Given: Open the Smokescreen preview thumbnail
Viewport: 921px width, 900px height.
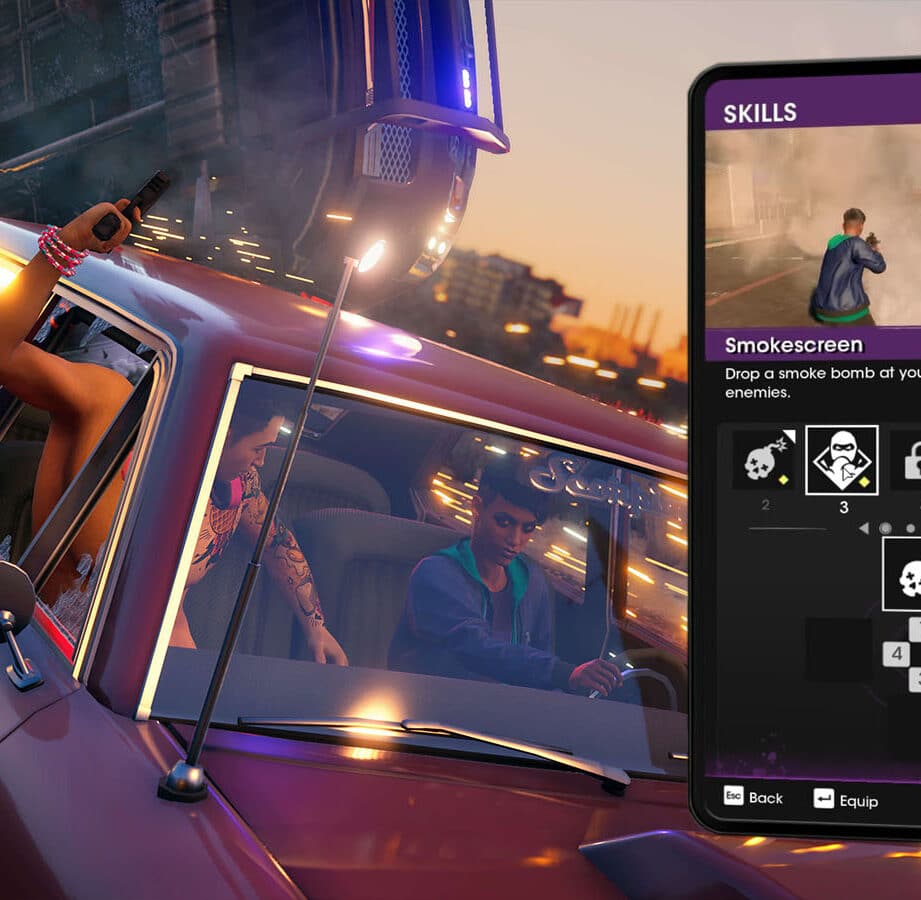Looking at the screenshot, I should click(x=812, y=227).
